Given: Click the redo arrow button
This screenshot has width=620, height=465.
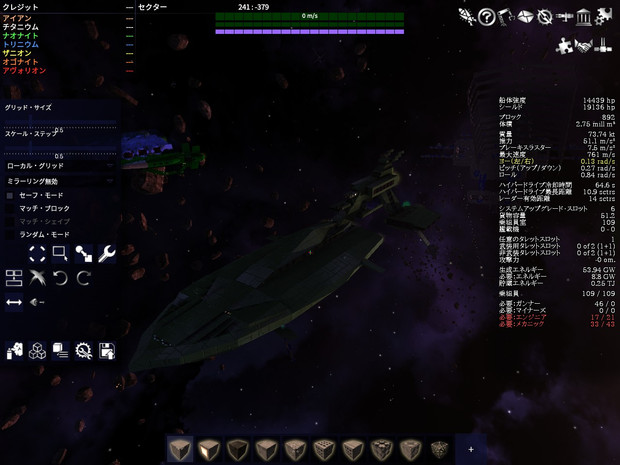Looking at the screenshot, I should [84, 277].
